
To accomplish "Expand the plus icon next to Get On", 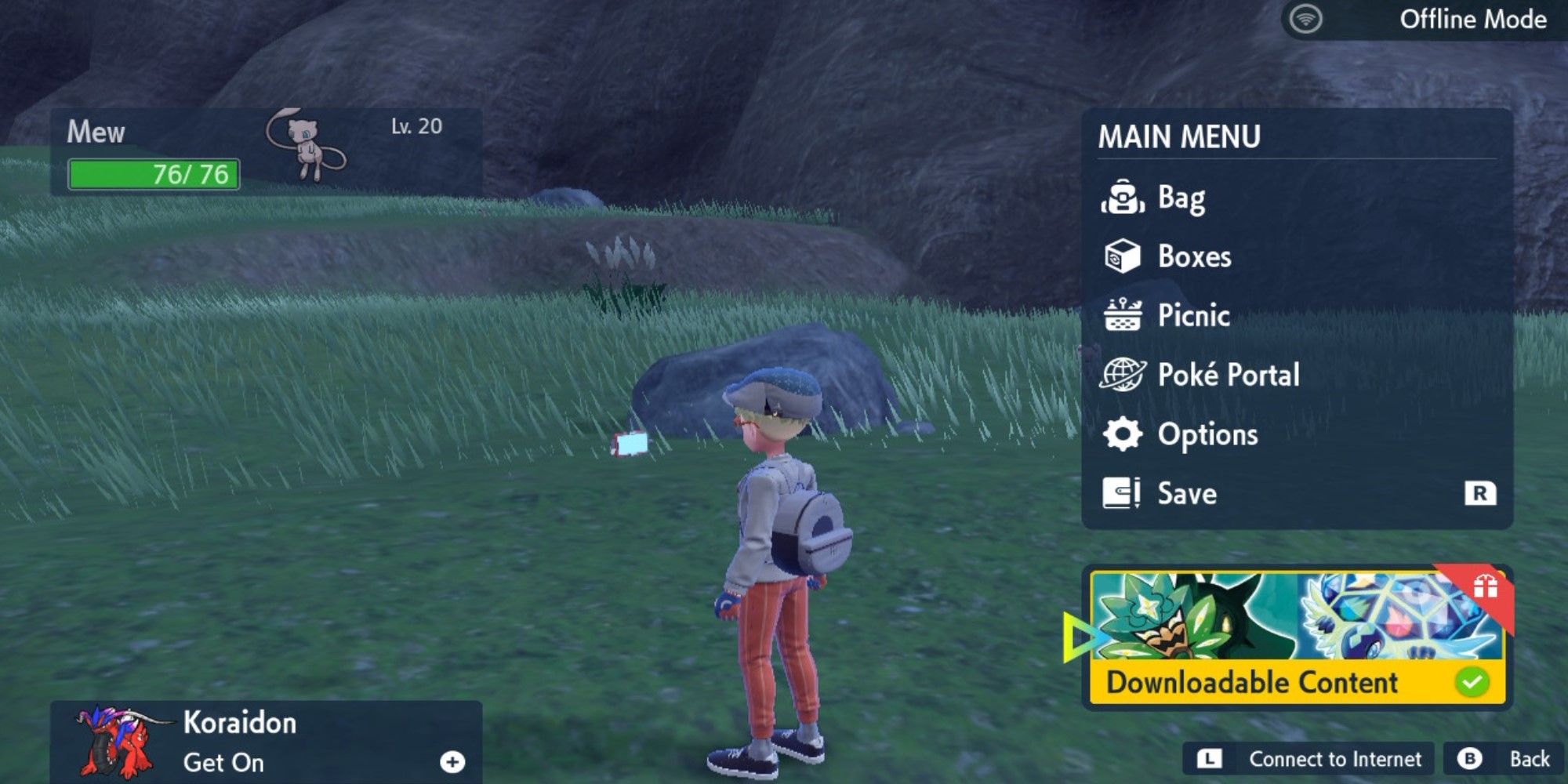I will [452, 761].
